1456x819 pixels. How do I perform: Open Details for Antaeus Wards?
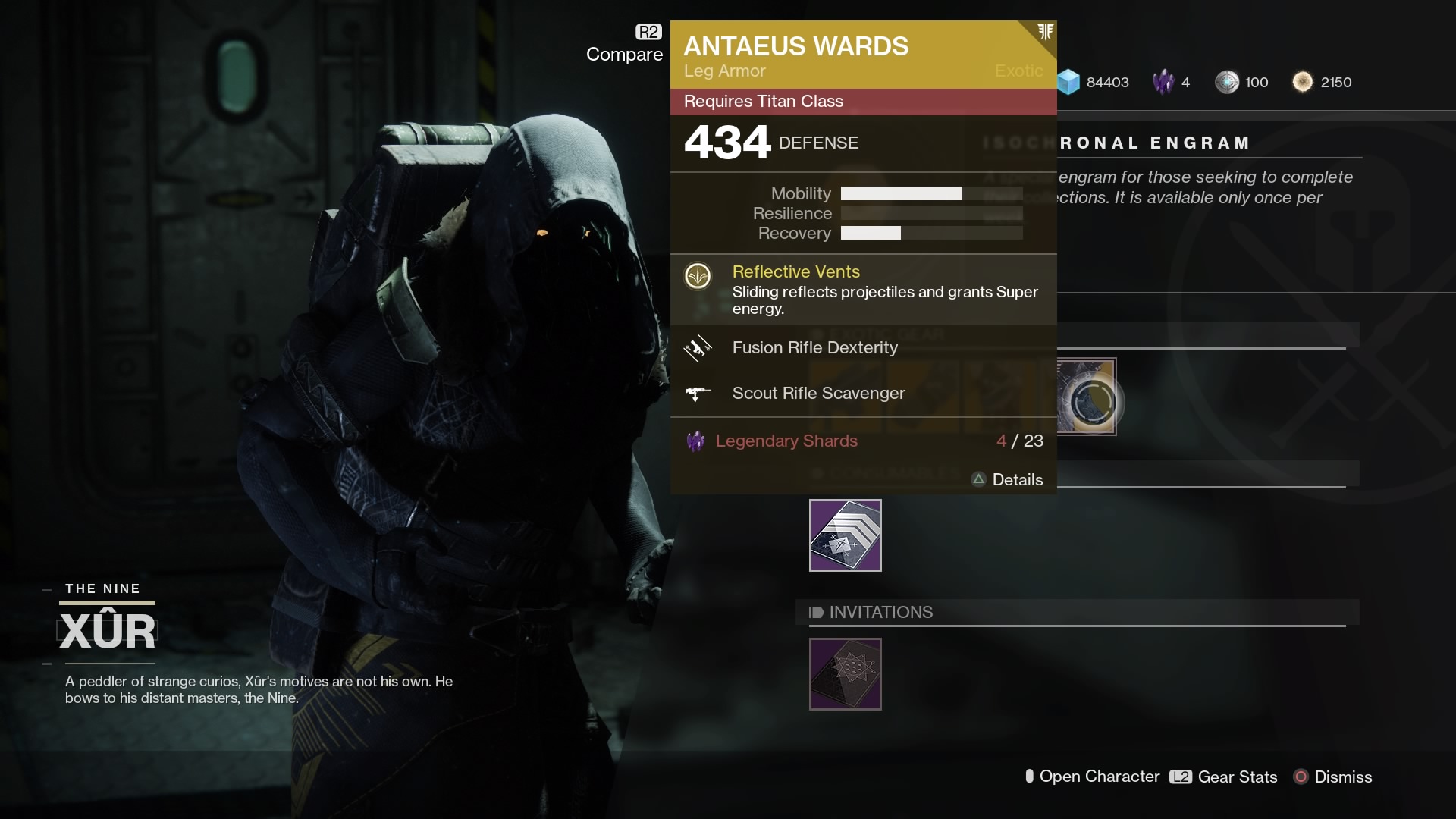point(1007,480)
